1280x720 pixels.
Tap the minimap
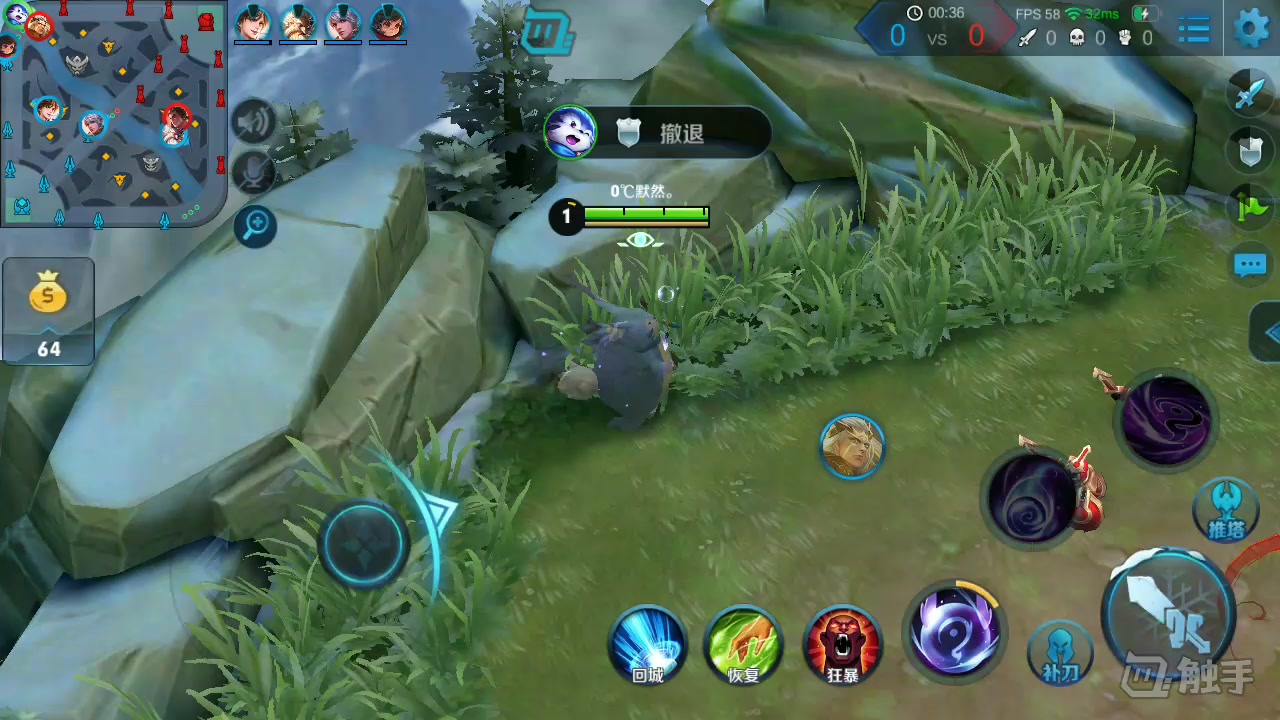(113, 112)
